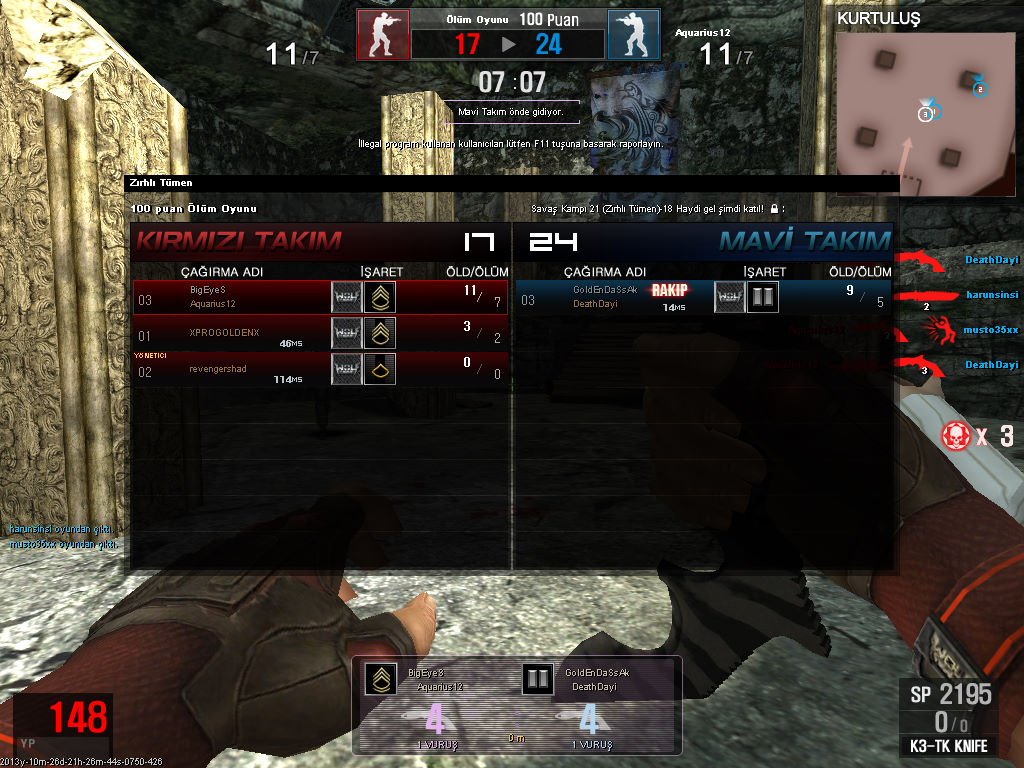Click the Mavi Takım header
Viewport: 1024px width, 768px height.
point(804,241)
